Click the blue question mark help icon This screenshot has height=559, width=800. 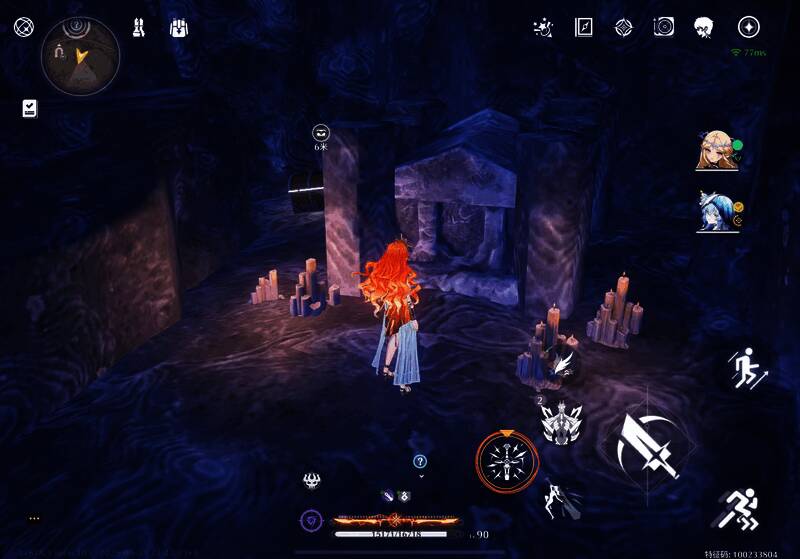(420, 461)
